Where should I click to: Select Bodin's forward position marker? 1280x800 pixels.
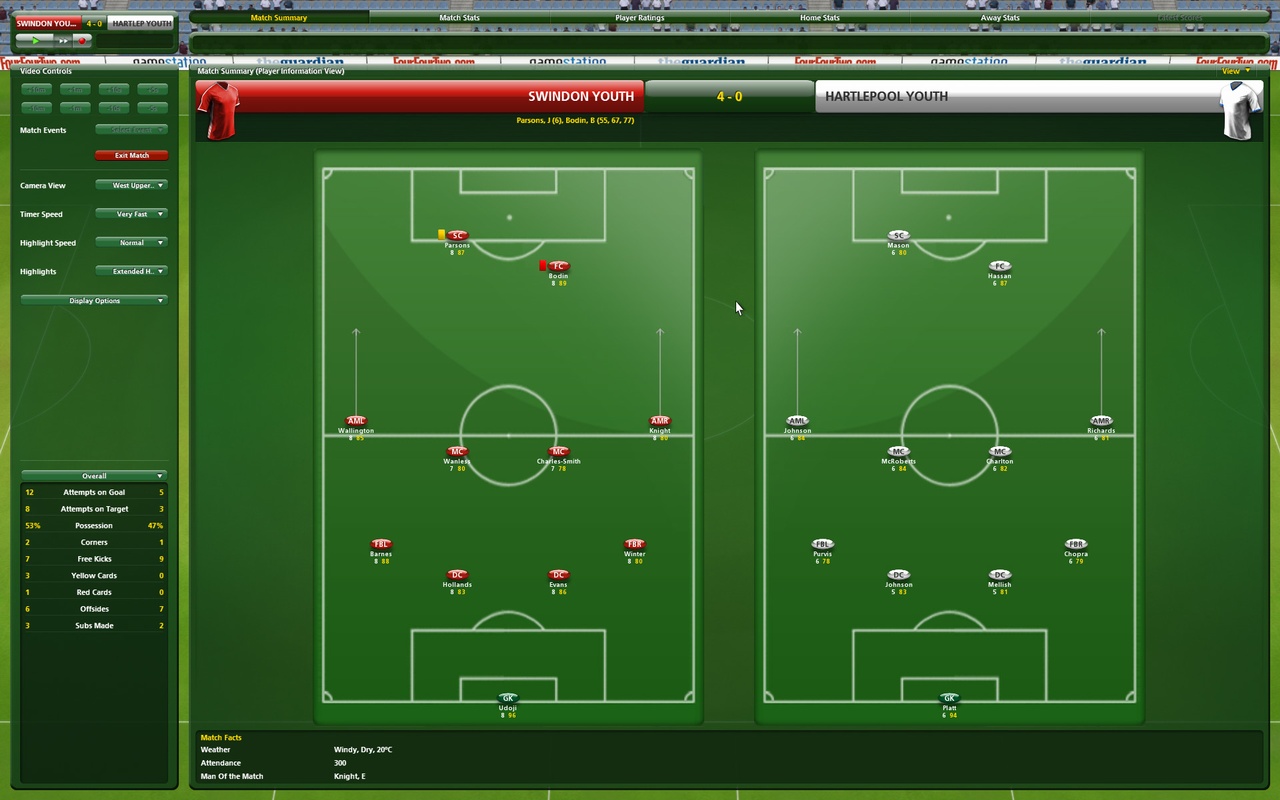558,265
